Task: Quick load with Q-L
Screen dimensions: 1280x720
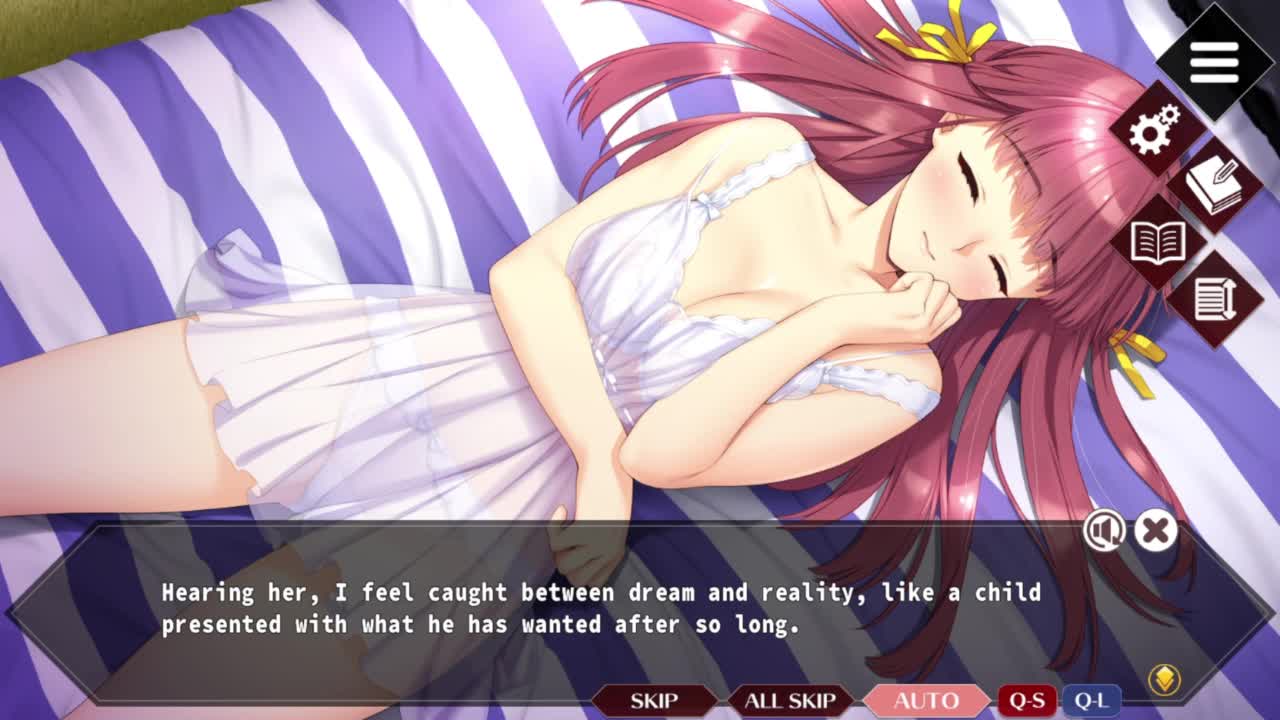Action: point(1090,701)
